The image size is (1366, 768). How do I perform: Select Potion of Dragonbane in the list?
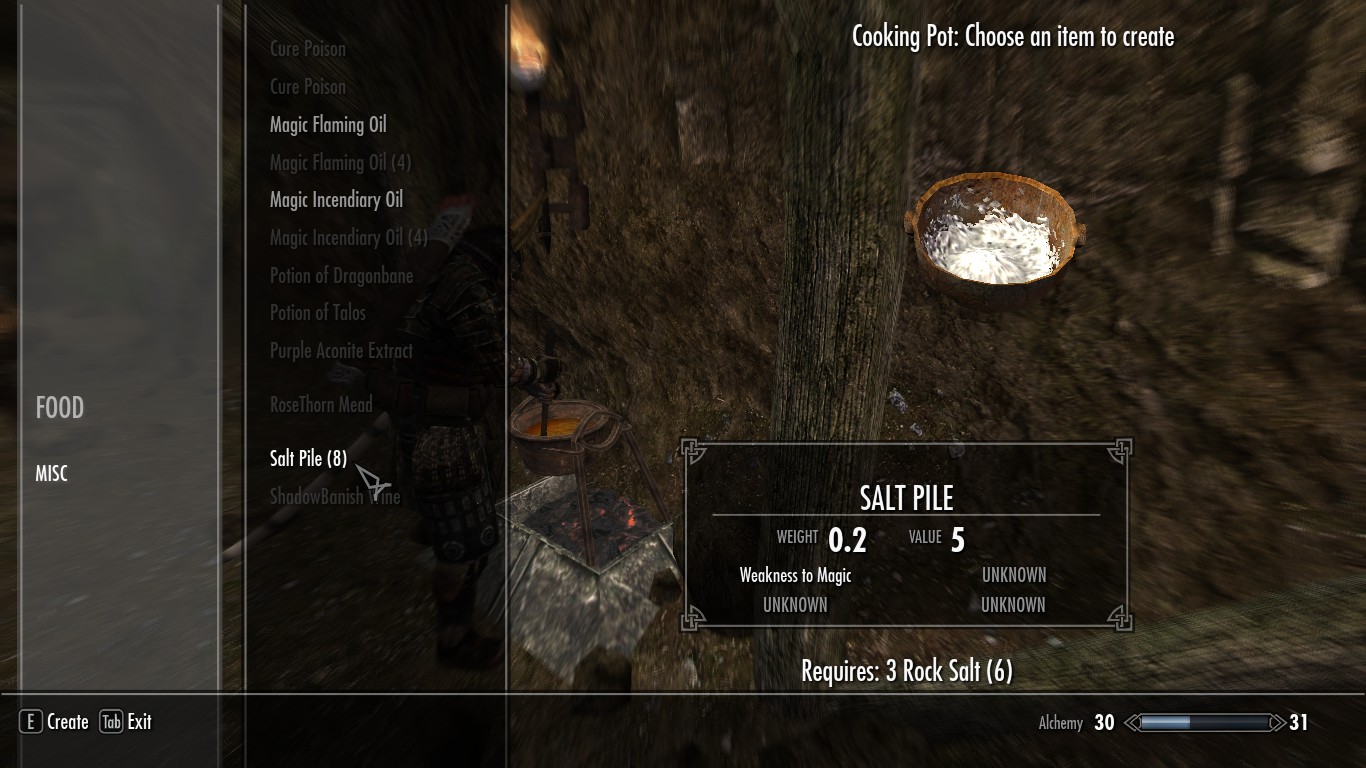point(341,276)
